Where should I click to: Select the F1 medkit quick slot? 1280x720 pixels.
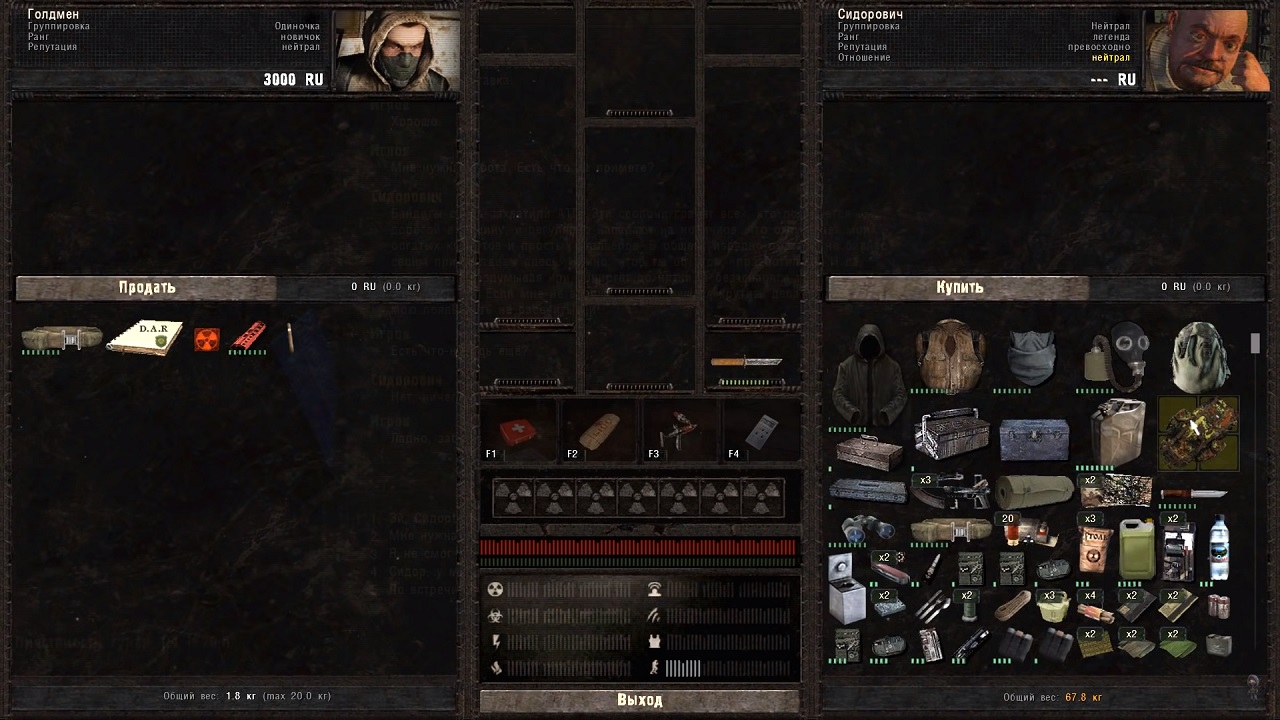click(x=519, y=432)
